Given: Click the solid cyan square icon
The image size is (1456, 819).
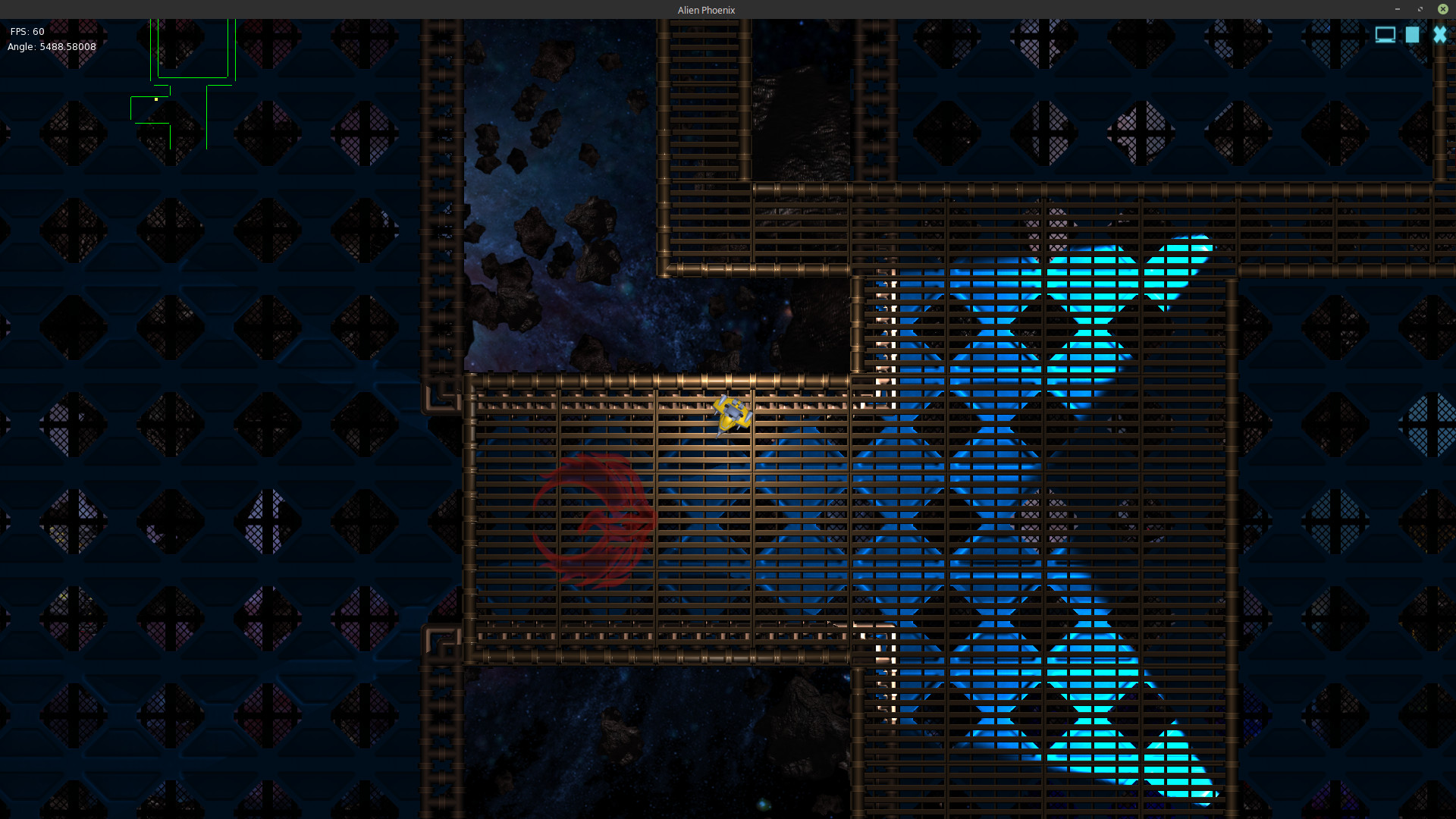Looking at the screenshot, I should [x=1412, y=35].
